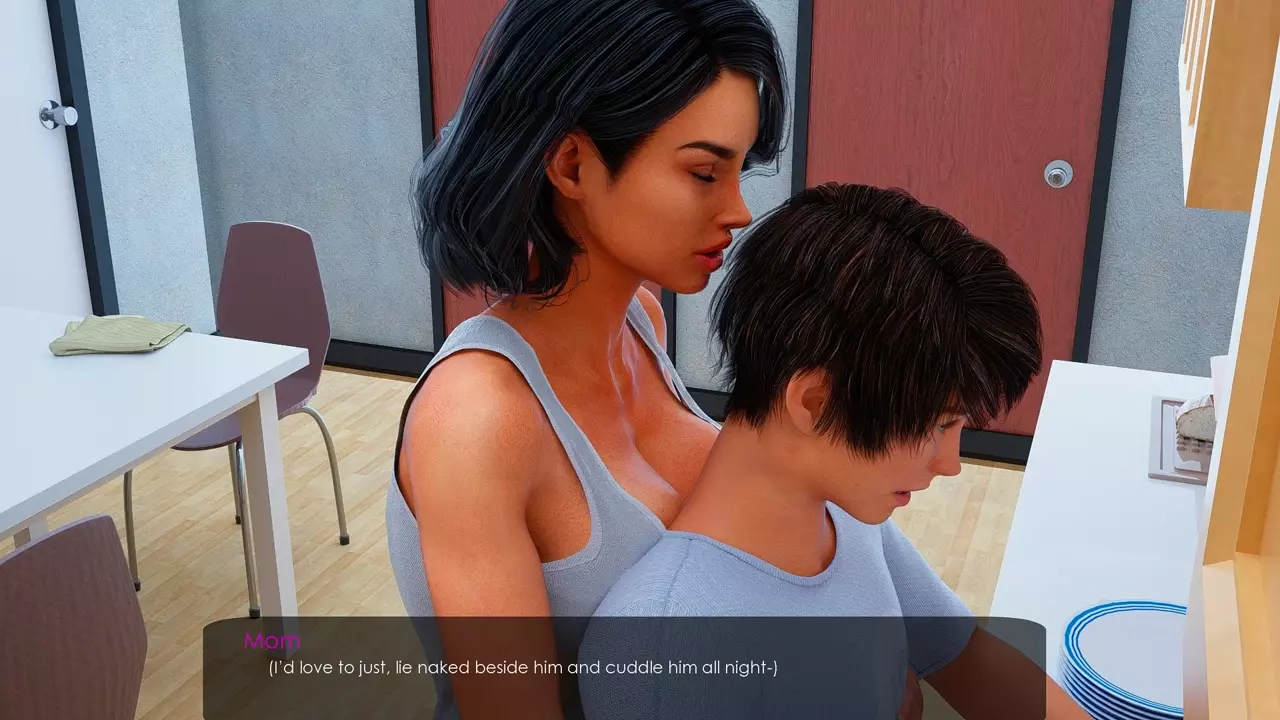The height and width of the screenshot is (720, 1280).
Task: Click the dialogue box to continue
Action: pyautogui.click(x=624, y=667)
